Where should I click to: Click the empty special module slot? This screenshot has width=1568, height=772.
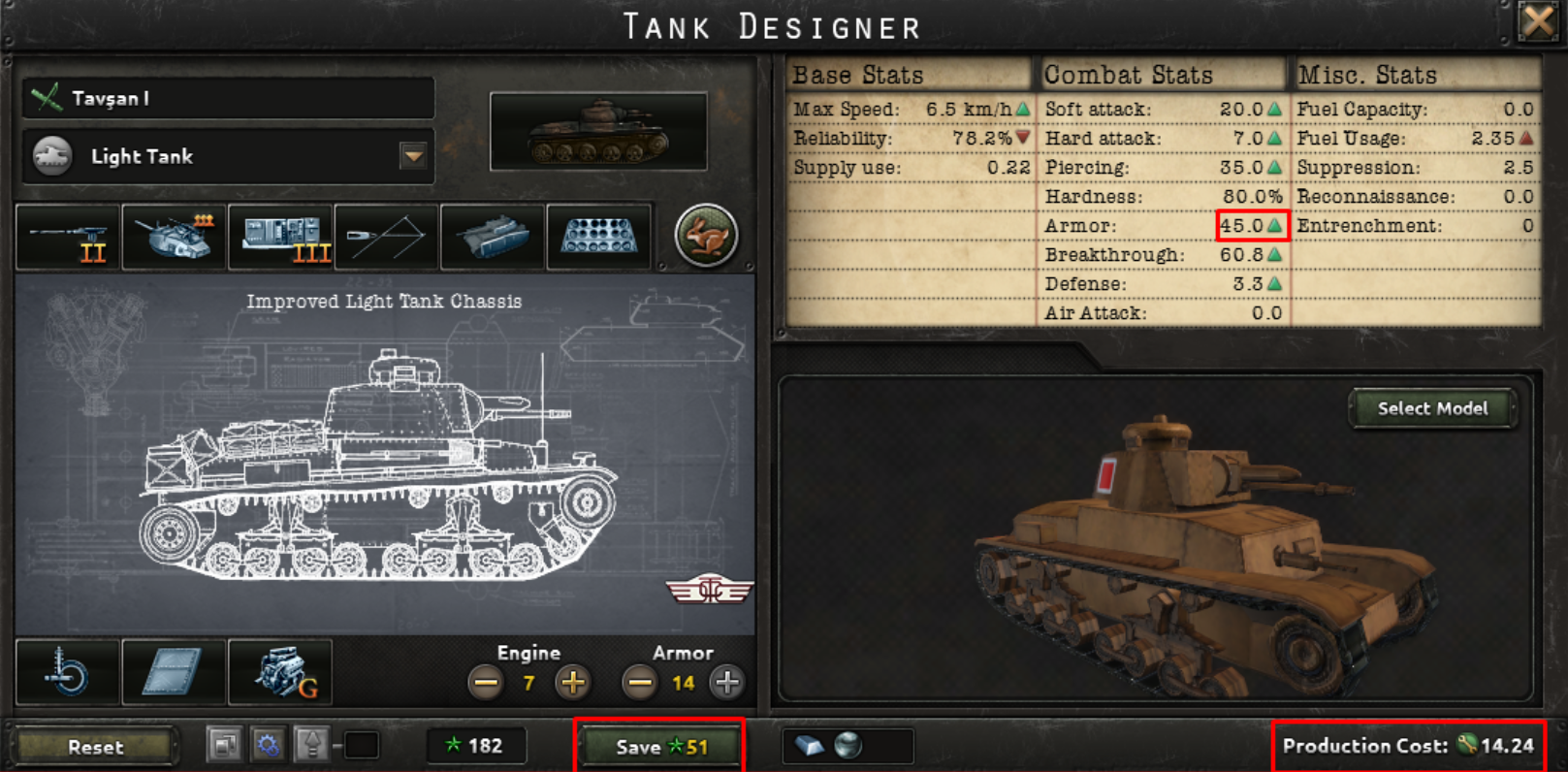coord(386,236)
